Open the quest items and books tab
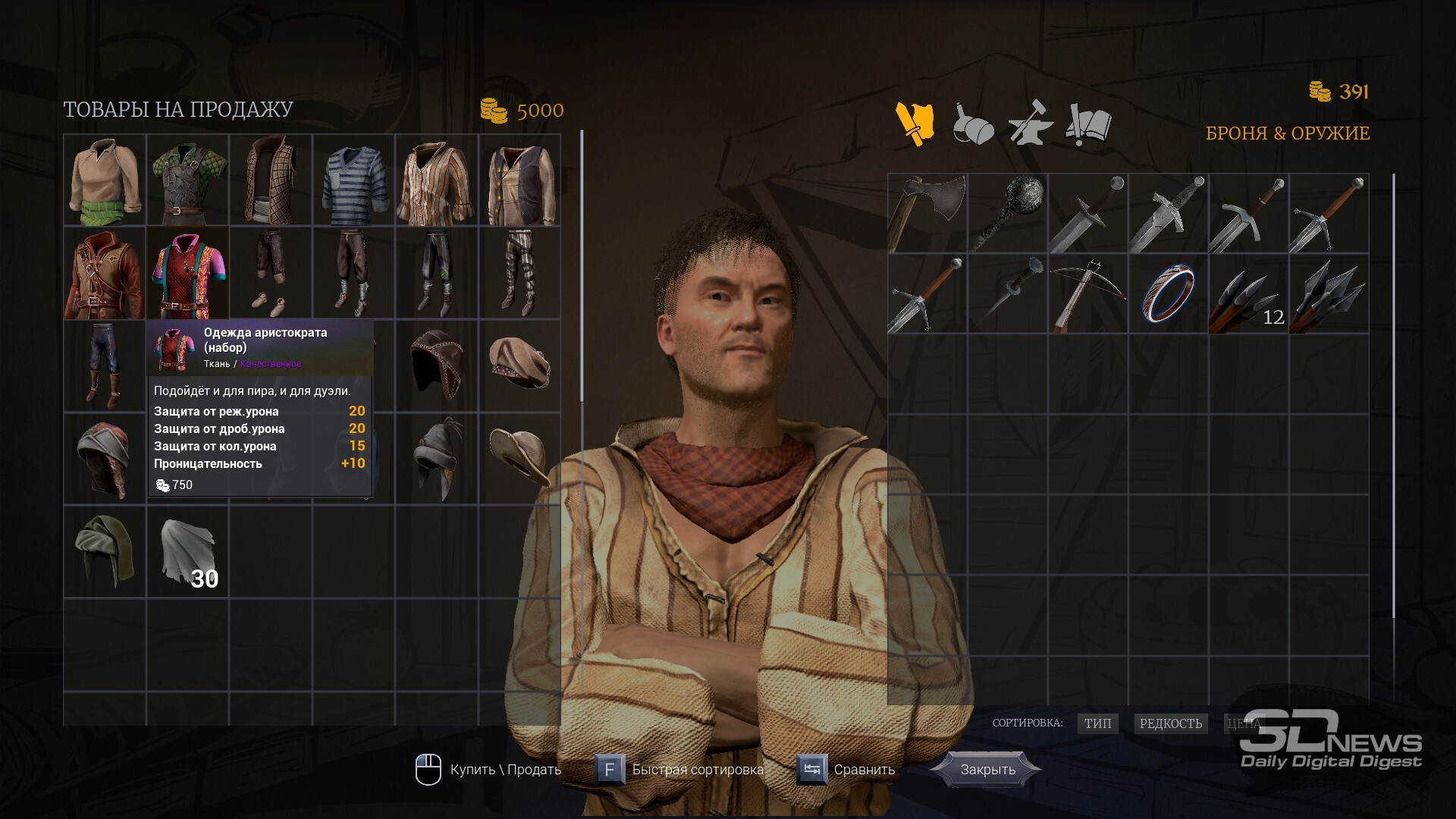Viewport: 1456px width, 819px height. pyautogui.click(x=1089, y=124)
